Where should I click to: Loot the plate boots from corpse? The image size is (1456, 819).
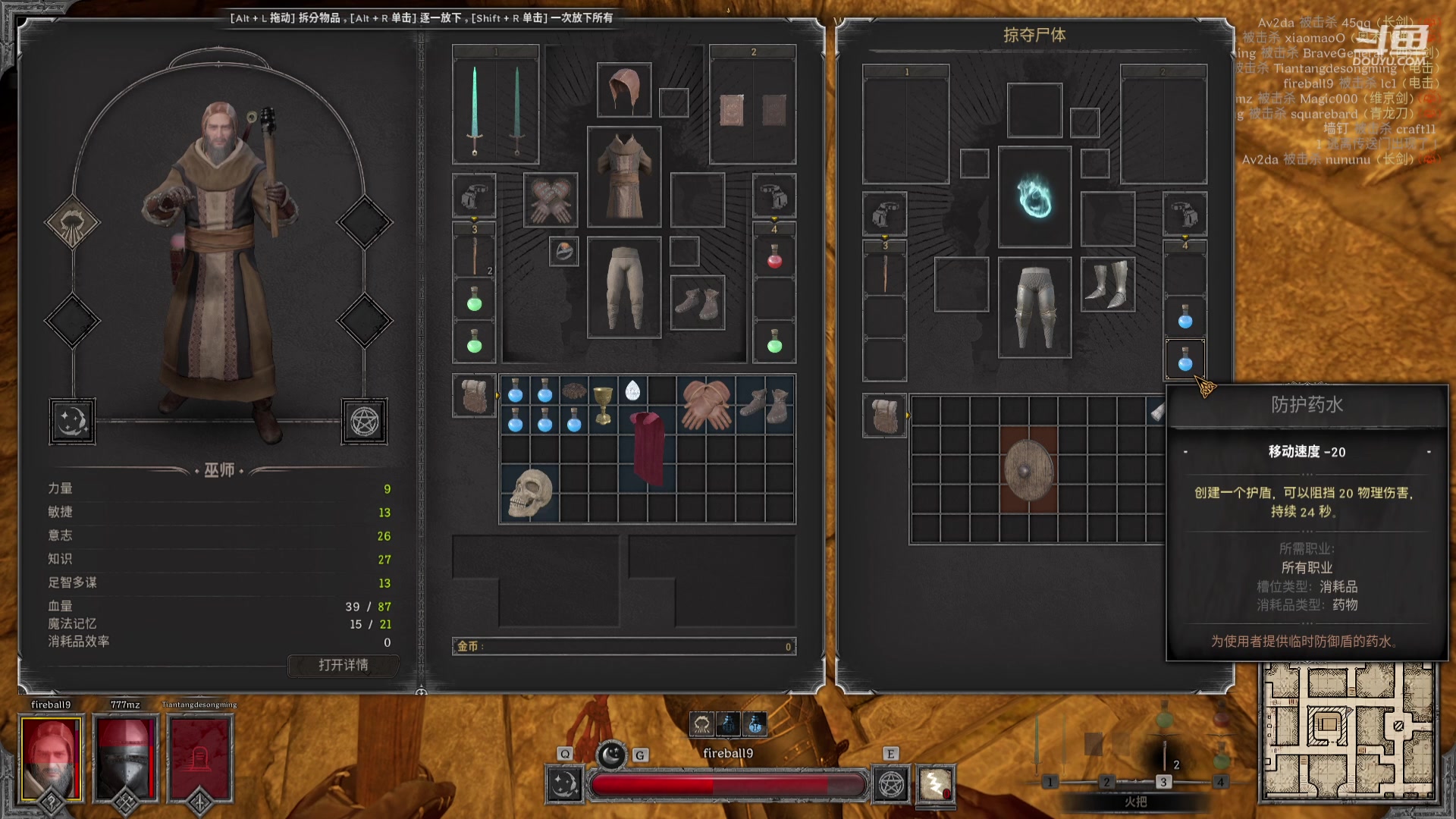coord(1108,284)
